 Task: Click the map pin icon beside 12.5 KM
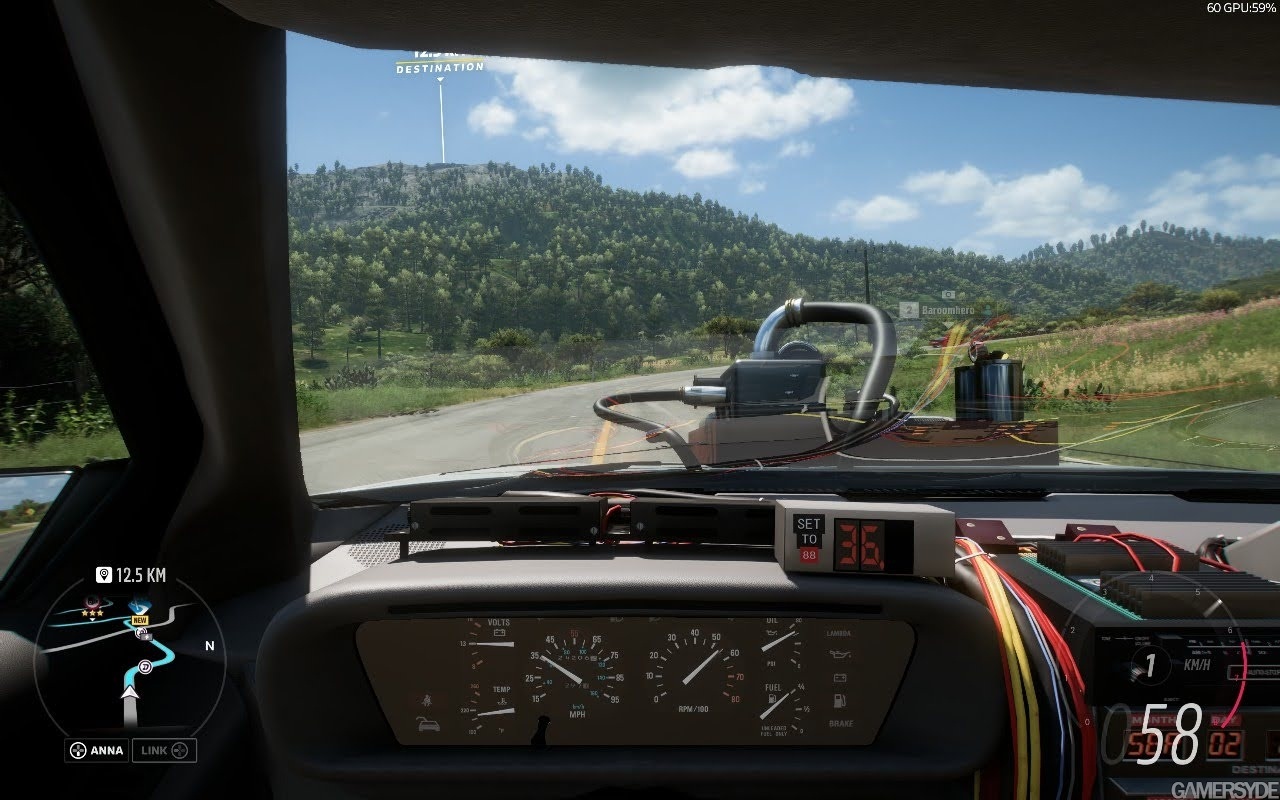tap(103, 574)
